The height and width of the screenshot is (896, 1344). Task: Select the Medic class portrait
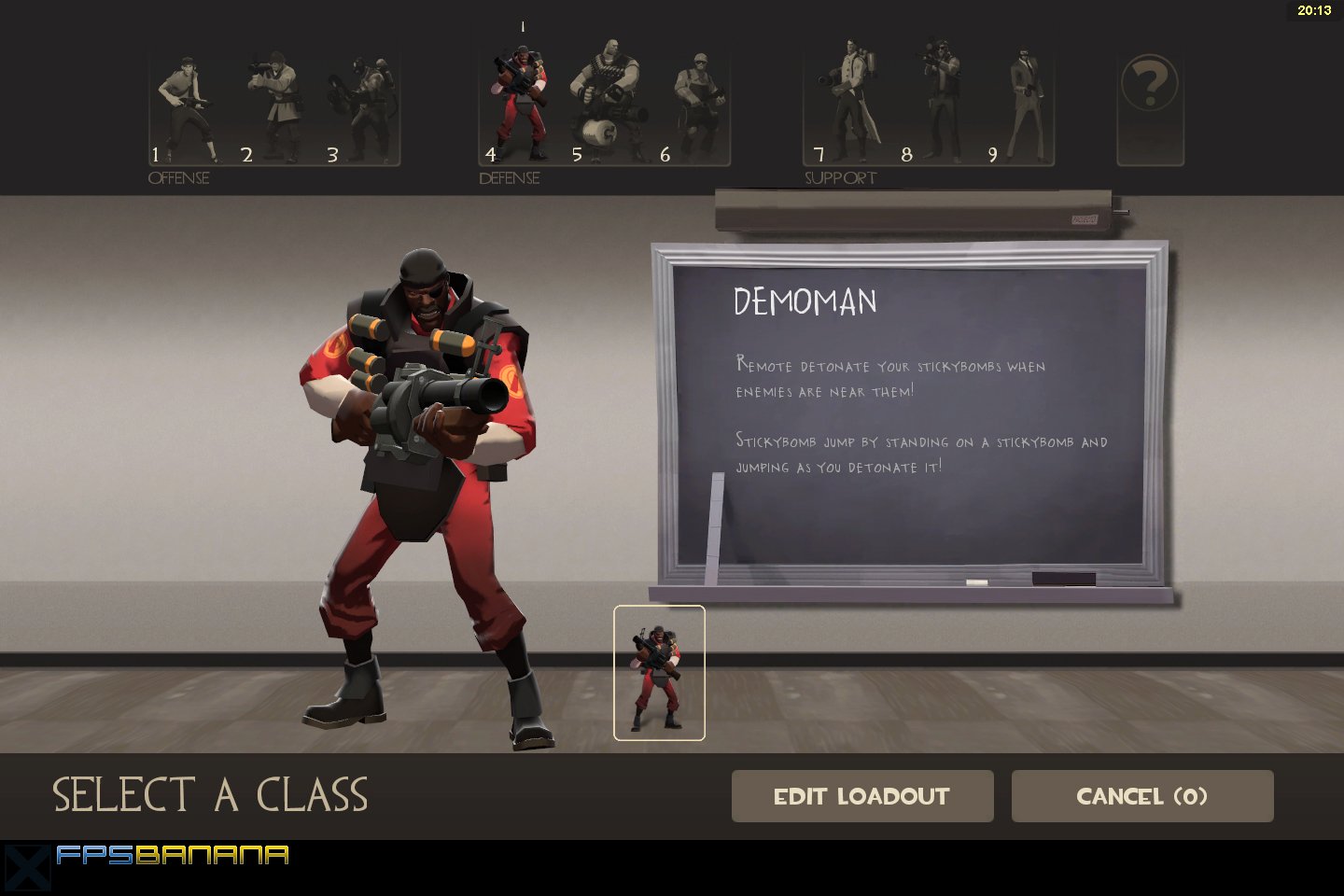[x=847, y=103]
